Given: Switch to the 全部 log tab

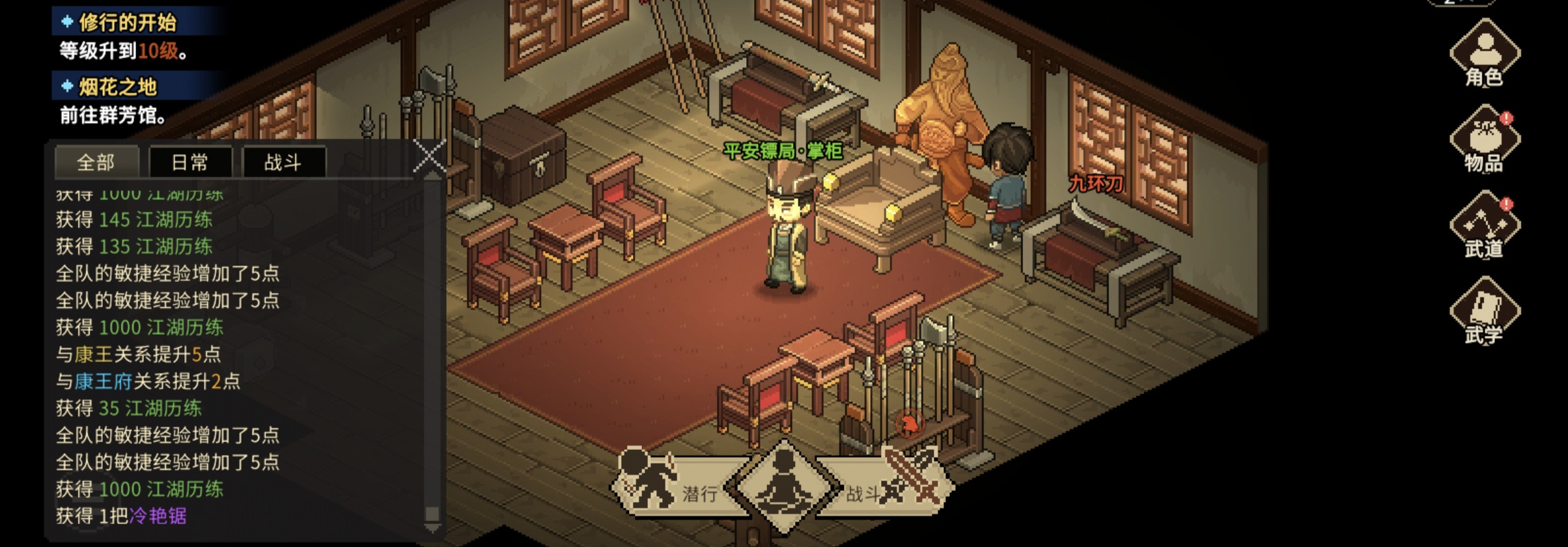Looking at the screenshot, I should click(x=96, y=162).
